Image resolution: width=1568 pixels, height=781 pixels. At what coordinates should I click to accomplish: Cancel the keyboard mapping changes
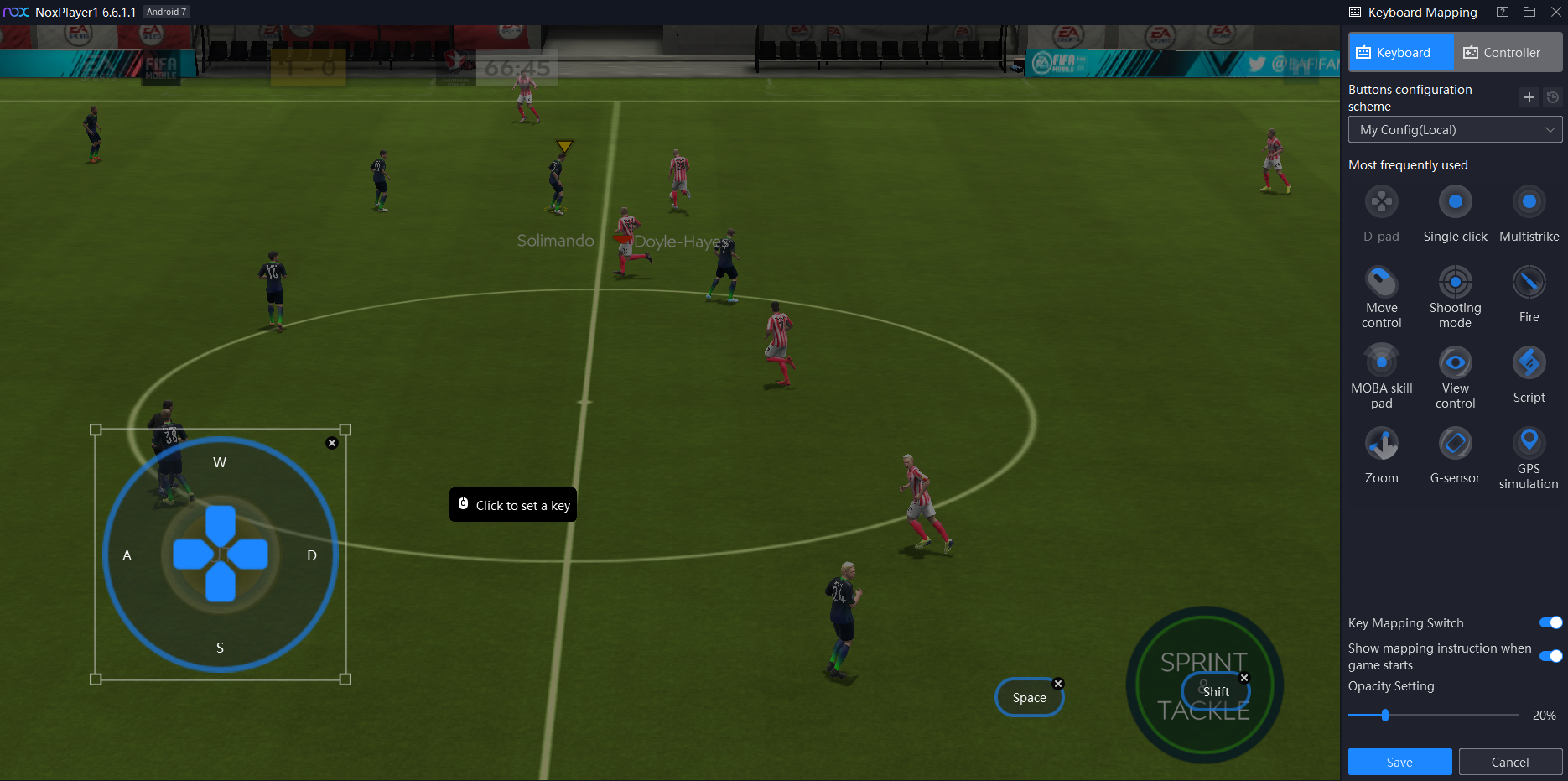[1509, 762]
